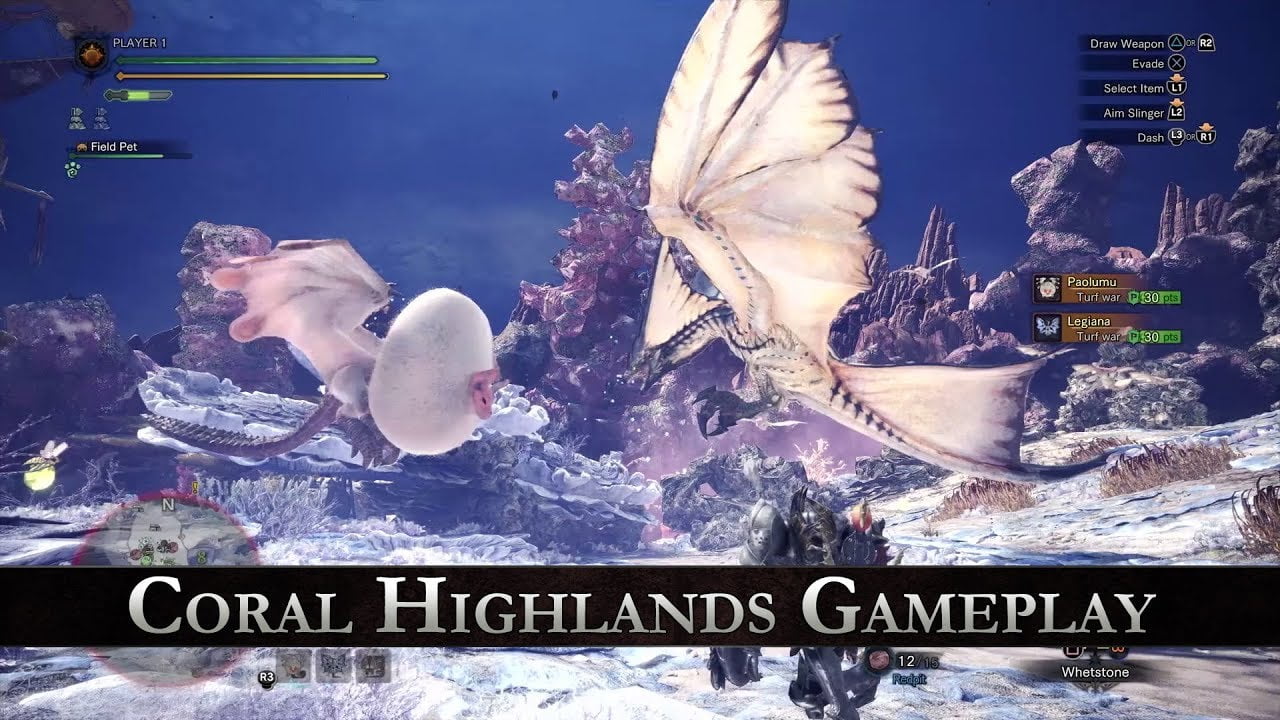Screen dimensions: 1280x720
Task: Click the yellow stamina bar
Action: 250,76
